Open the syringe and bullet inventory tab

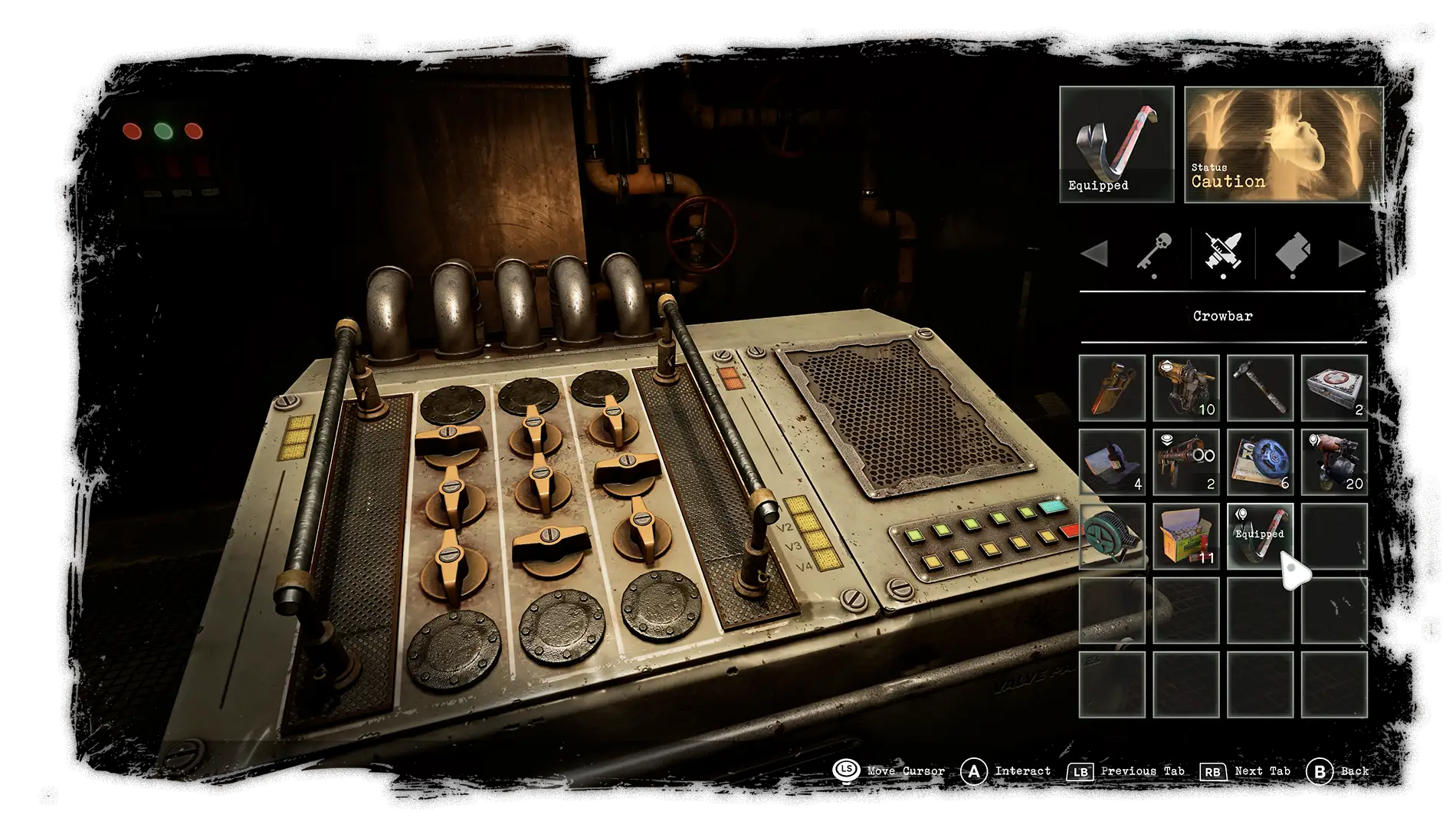(x=1223, y=252)
